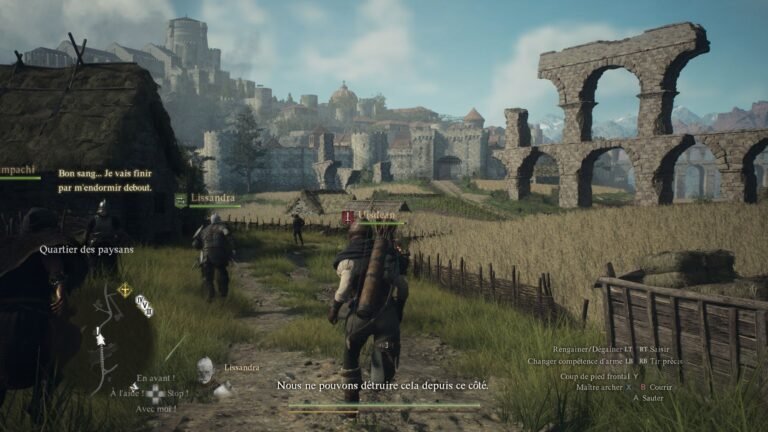This screenshot has height=432, width=768.
Task: Click the Lissandra nameplate with shield icon
Action: (208, 200)
